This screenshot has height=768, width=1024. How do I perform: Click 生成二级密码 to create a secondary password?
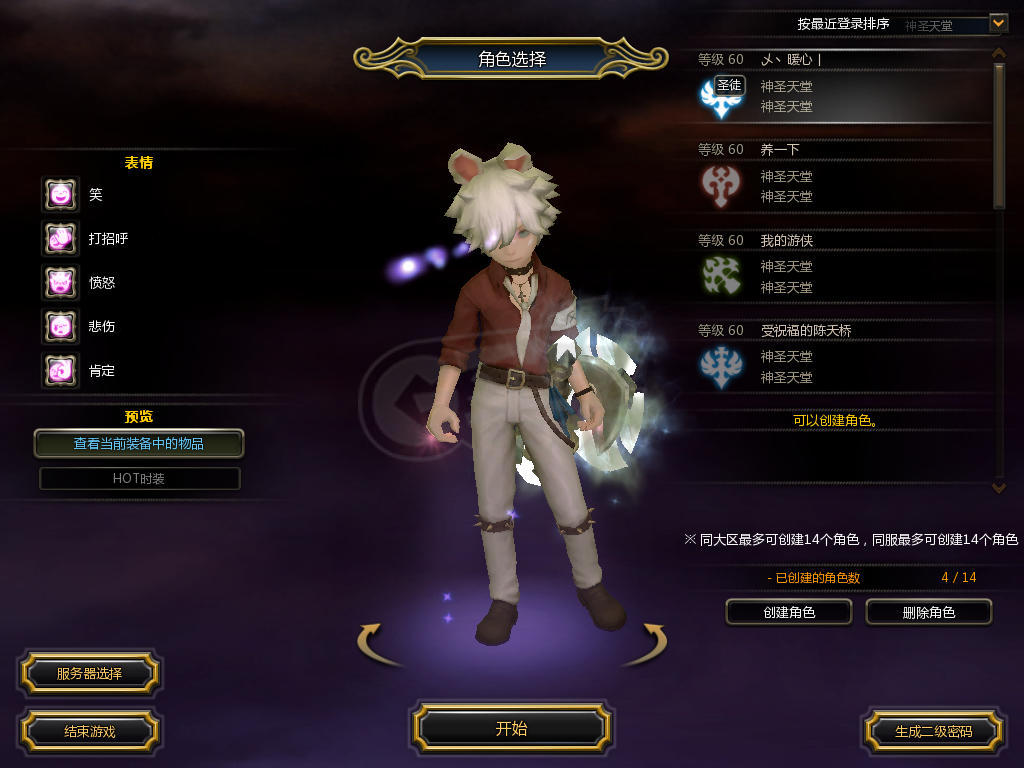tap(933, 731)
